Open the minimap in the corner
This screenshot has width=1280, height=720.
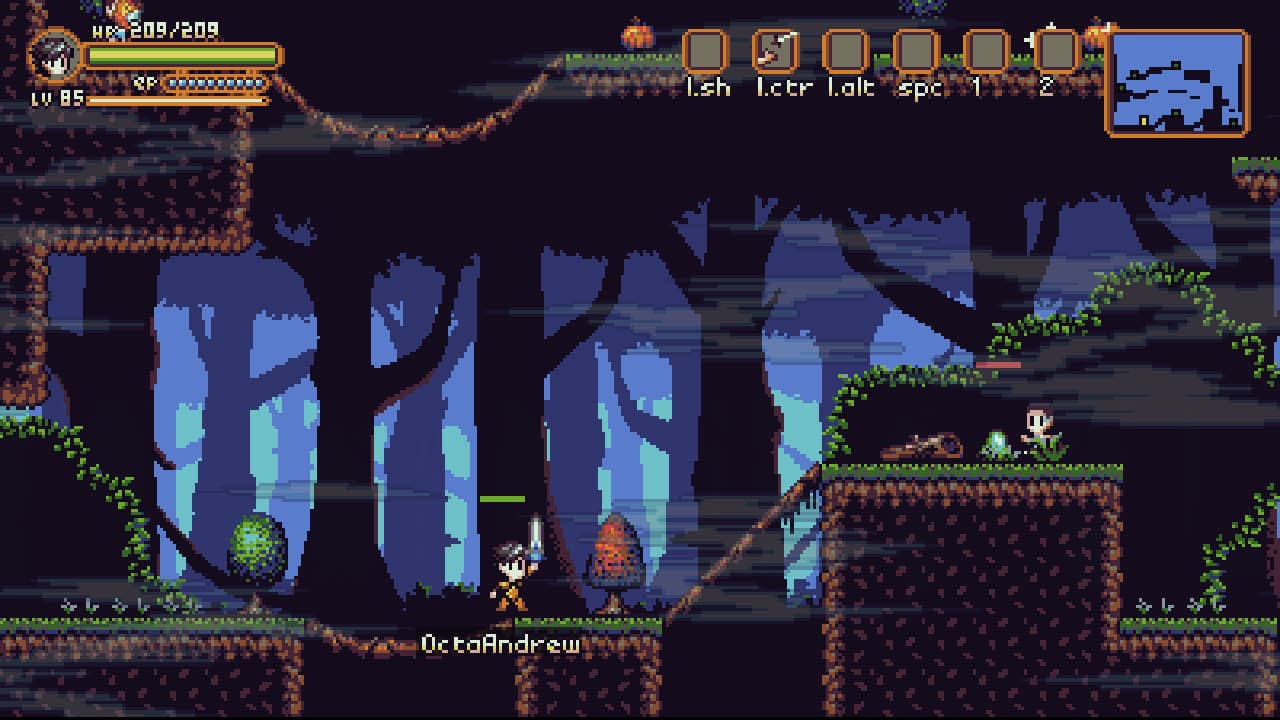[x=1177, y=82]
